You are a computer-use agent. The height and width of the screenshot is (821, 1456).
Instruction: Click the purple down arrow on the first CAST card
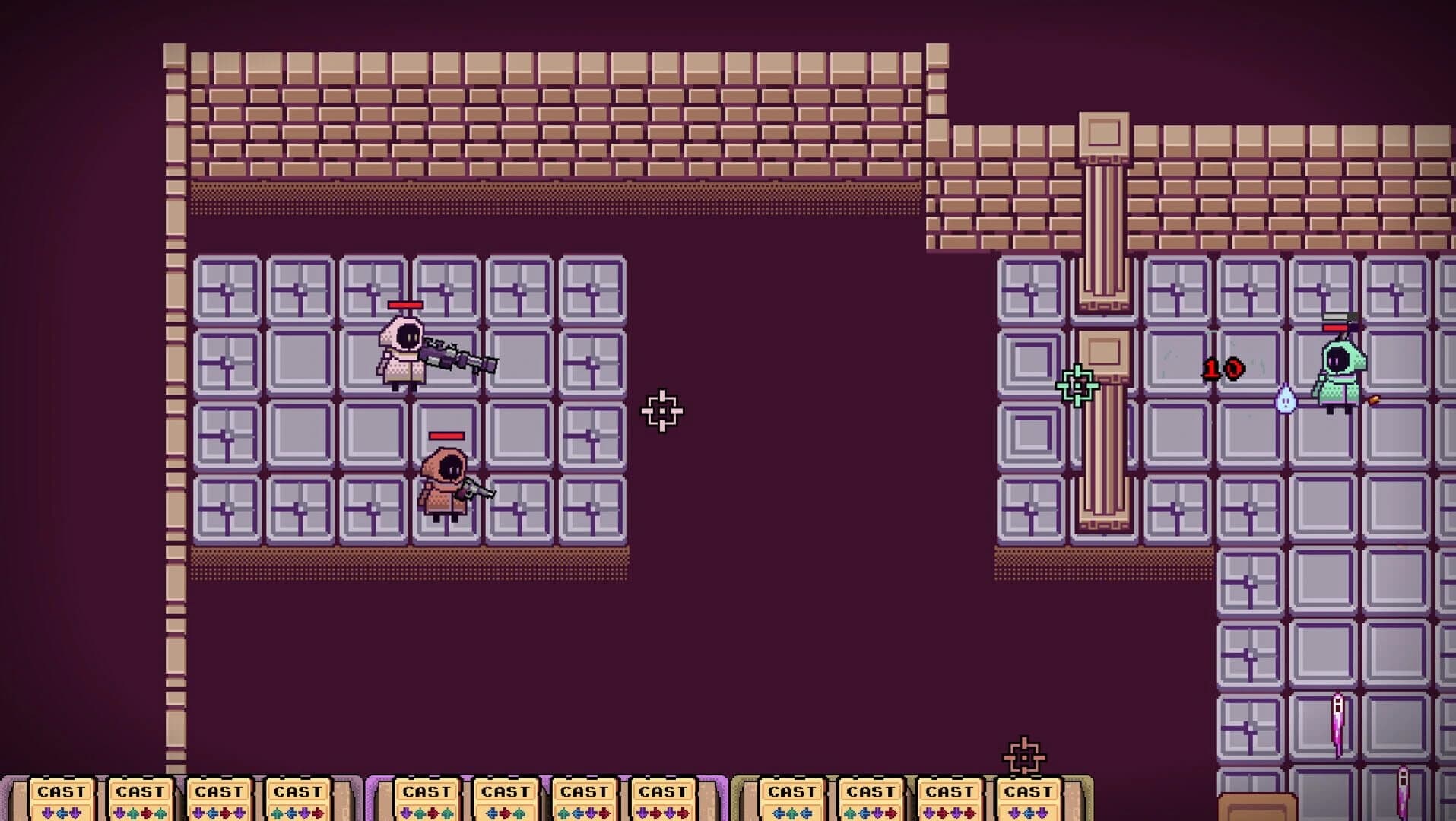tap(48, 813)
